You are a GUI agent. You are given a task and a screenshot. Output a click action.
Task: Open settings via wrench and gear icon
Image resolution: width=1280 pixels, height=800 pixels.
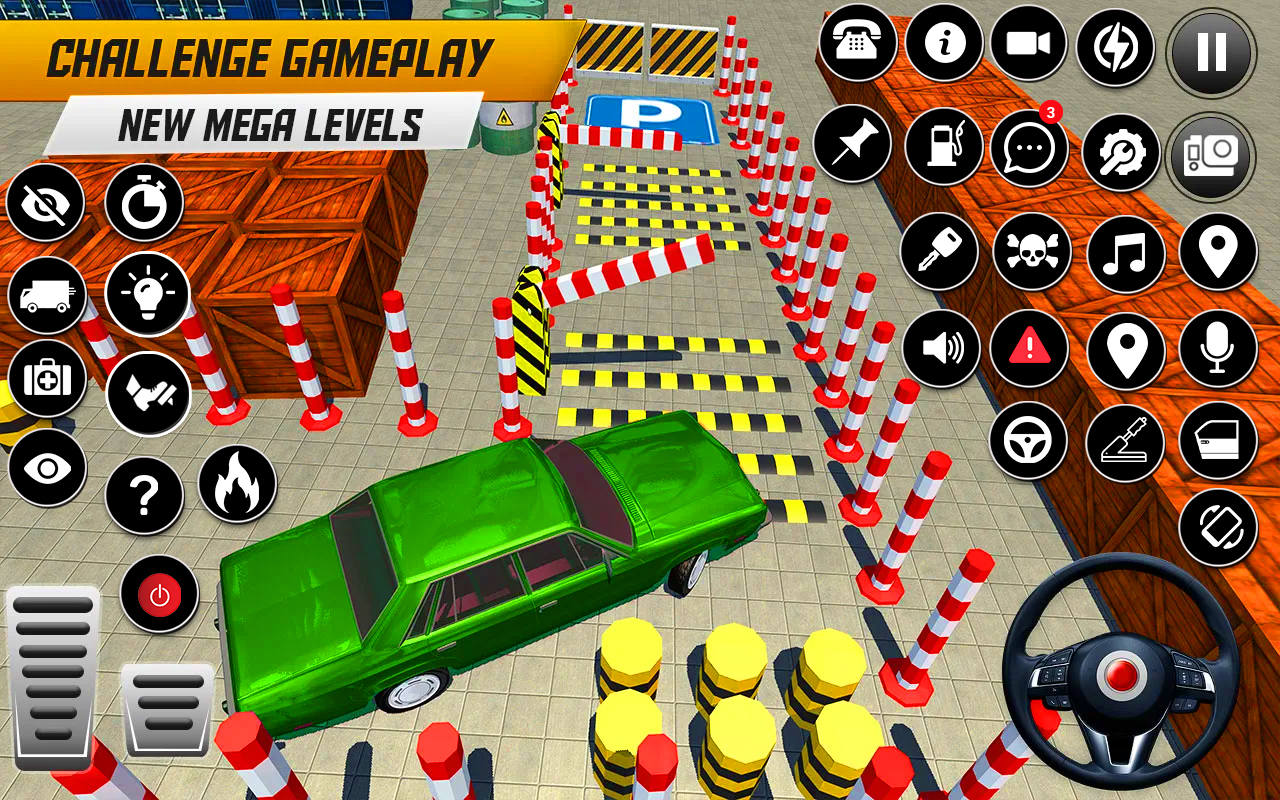click(x=1121, y=152)
